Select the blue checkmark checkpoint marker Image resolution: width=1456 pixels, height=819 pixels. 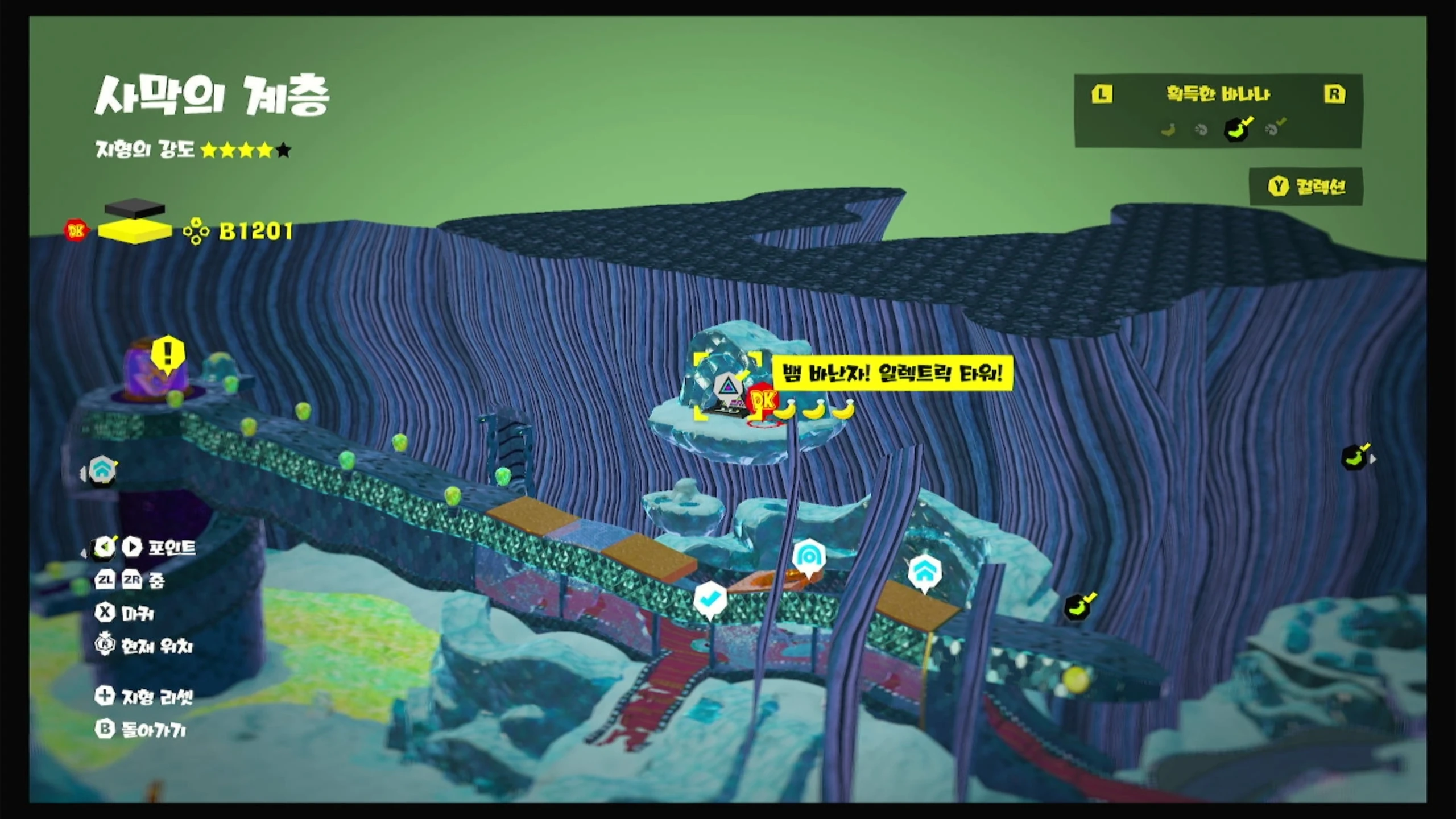(710, 599)
